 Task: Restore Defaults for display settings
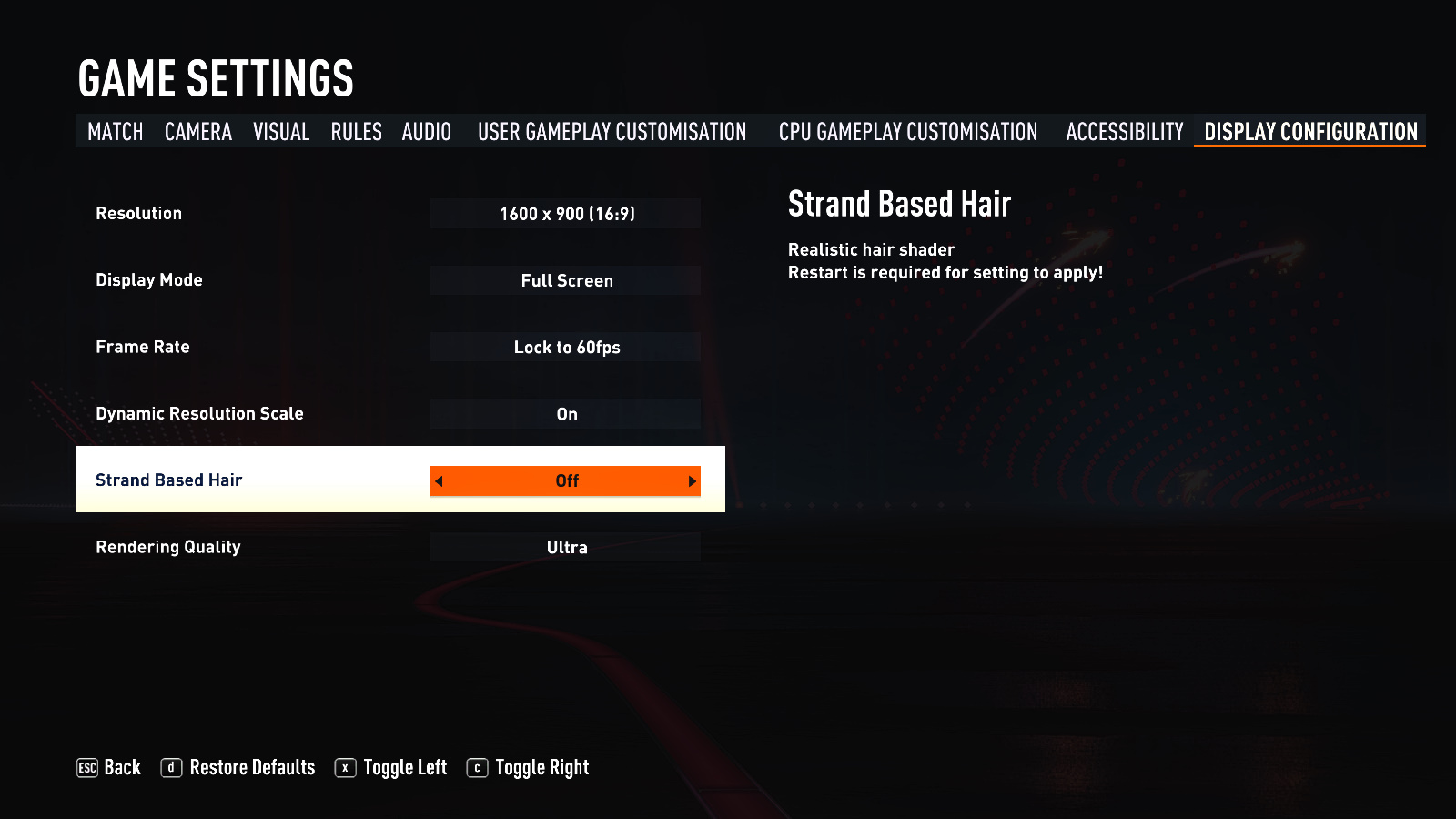(238, 768)
